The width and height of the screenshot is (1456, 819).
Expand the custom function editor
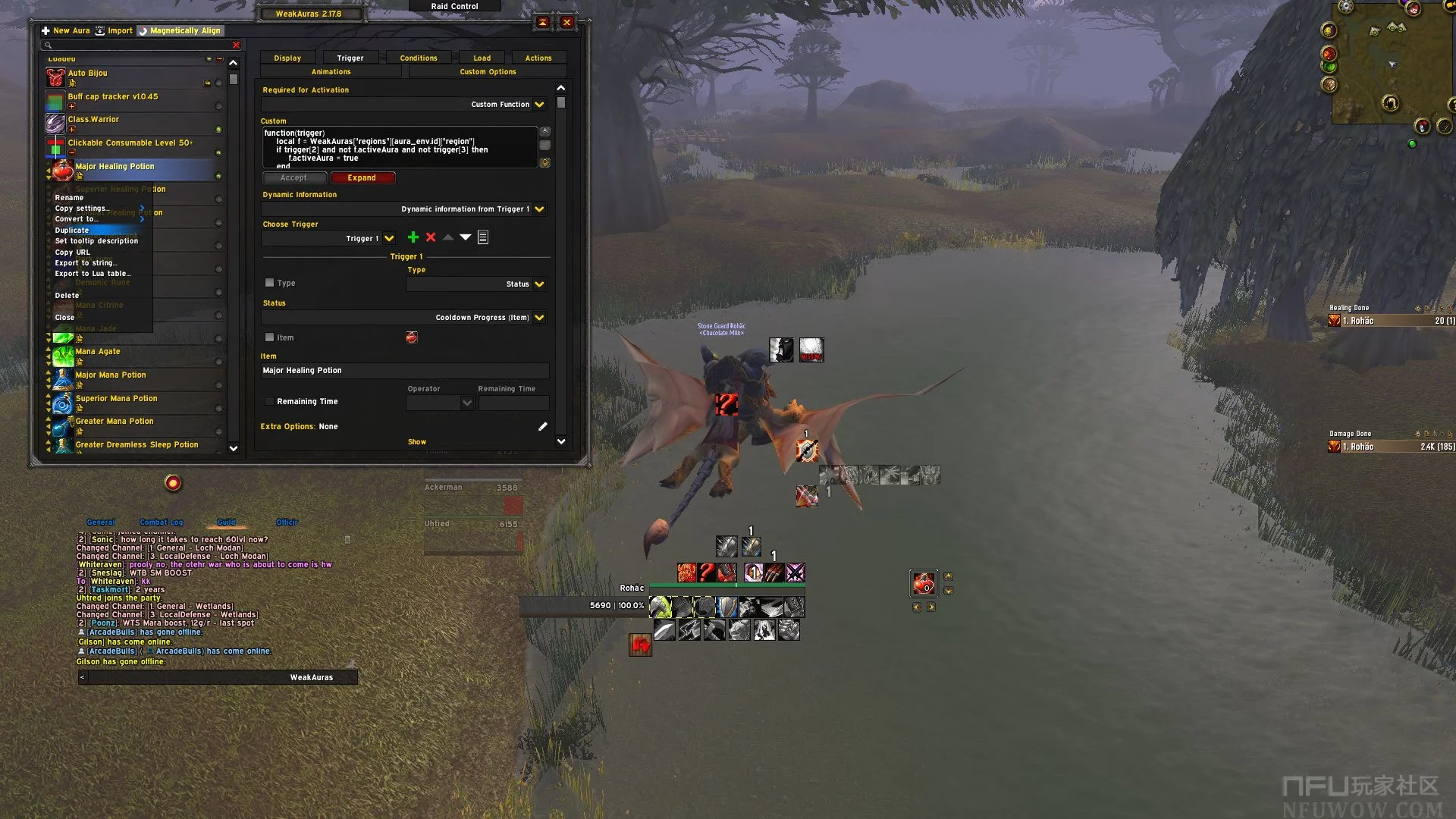[x=362, y=177]
